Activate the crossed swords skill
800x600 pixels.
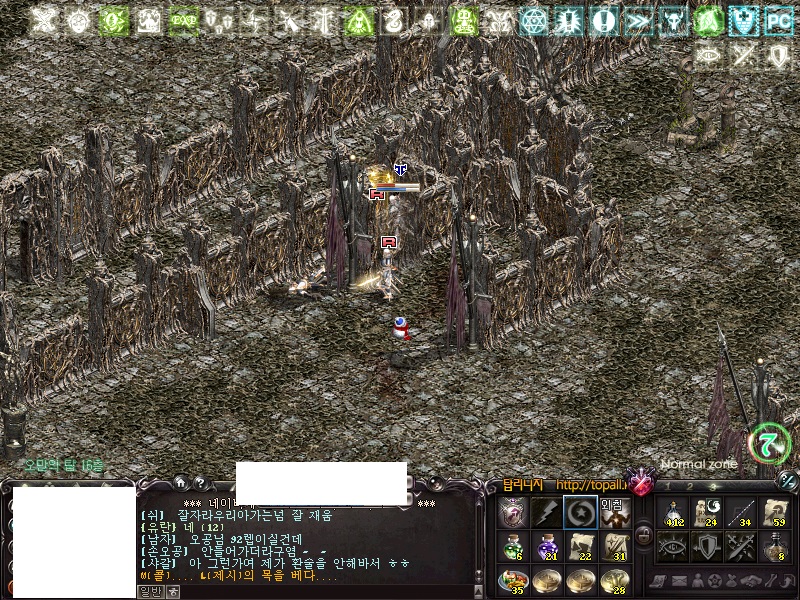(741, 546)
